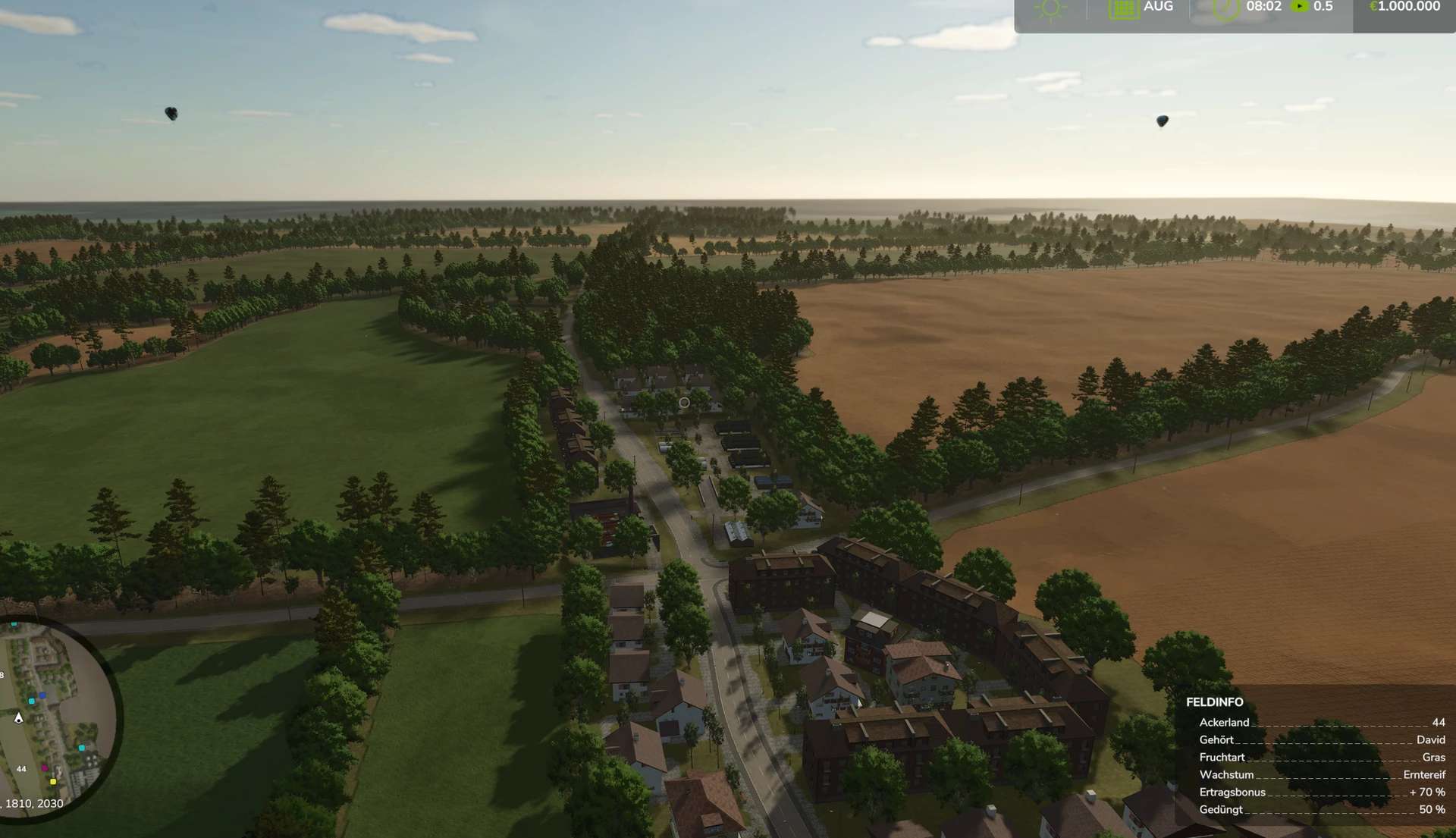Viewport: 1456px width, 838px height.
Task: Open the calendar icon next to AUG
Action: click(x=1124, y=8)
